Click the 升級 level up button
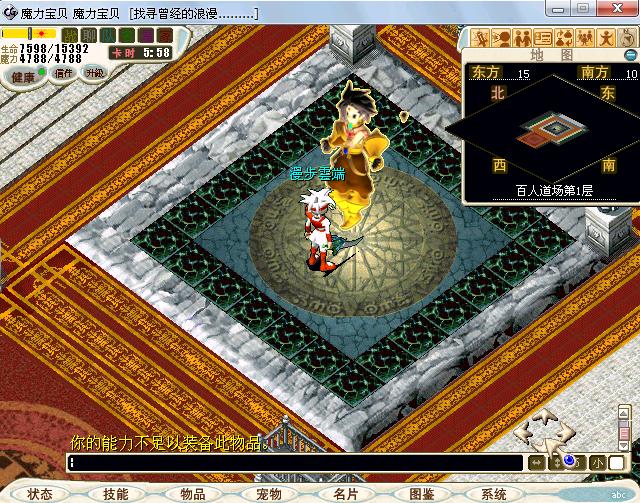This screenshot has height=503, width=640. (93, 73)
